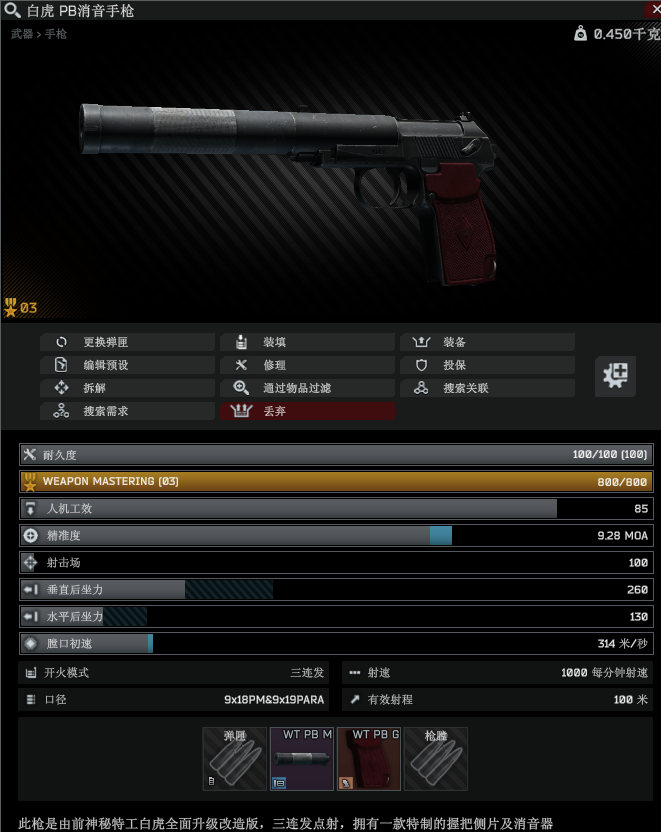Choose the 修理 repair option

tap(307, 365)
